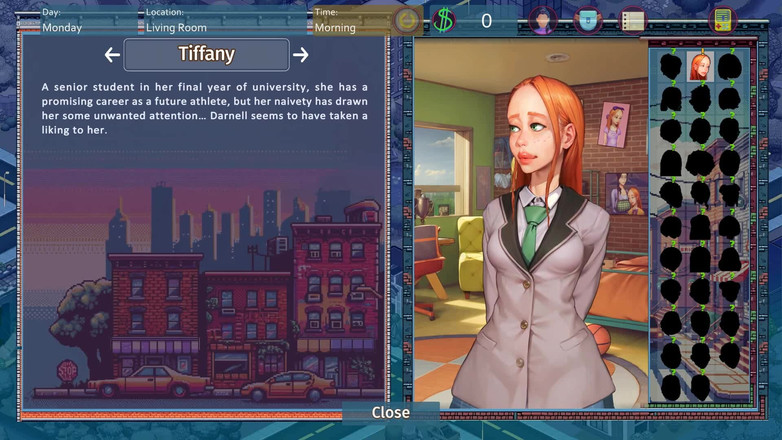The image size is (782, 440).
Task: Show the previous character with left arrow
Action: coord(112,55)
